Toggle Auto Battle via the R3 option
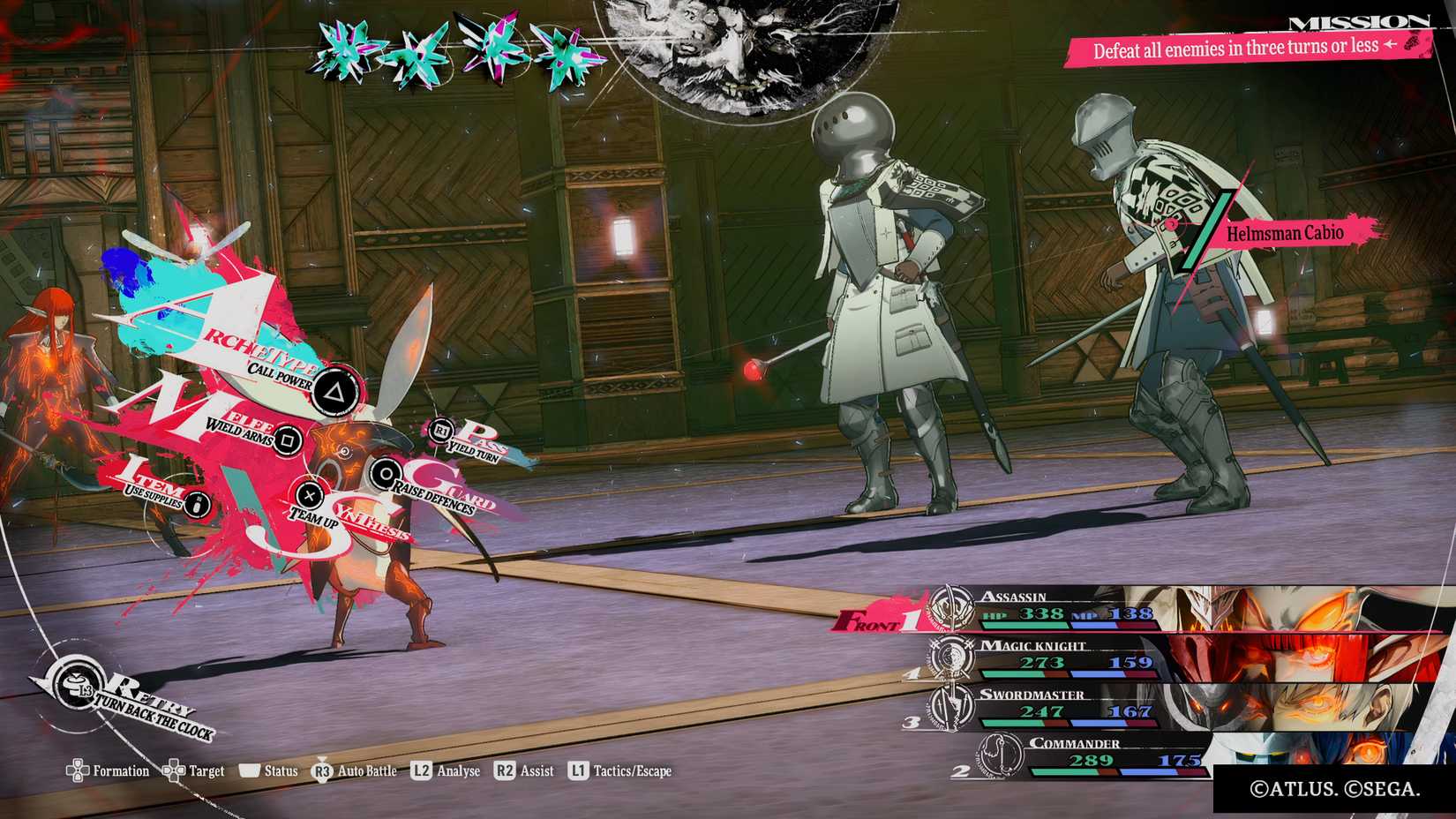The image size is (1456, 819). coord(321,770)
